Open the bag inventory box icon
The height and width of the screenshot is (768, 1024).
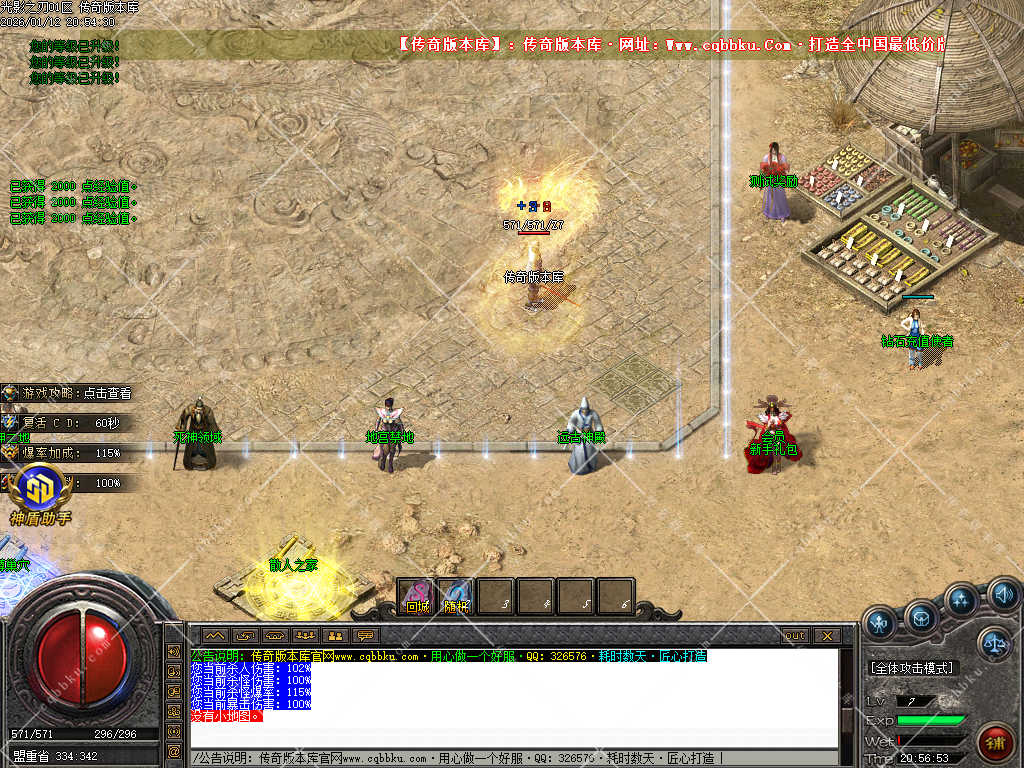[921, 619]
